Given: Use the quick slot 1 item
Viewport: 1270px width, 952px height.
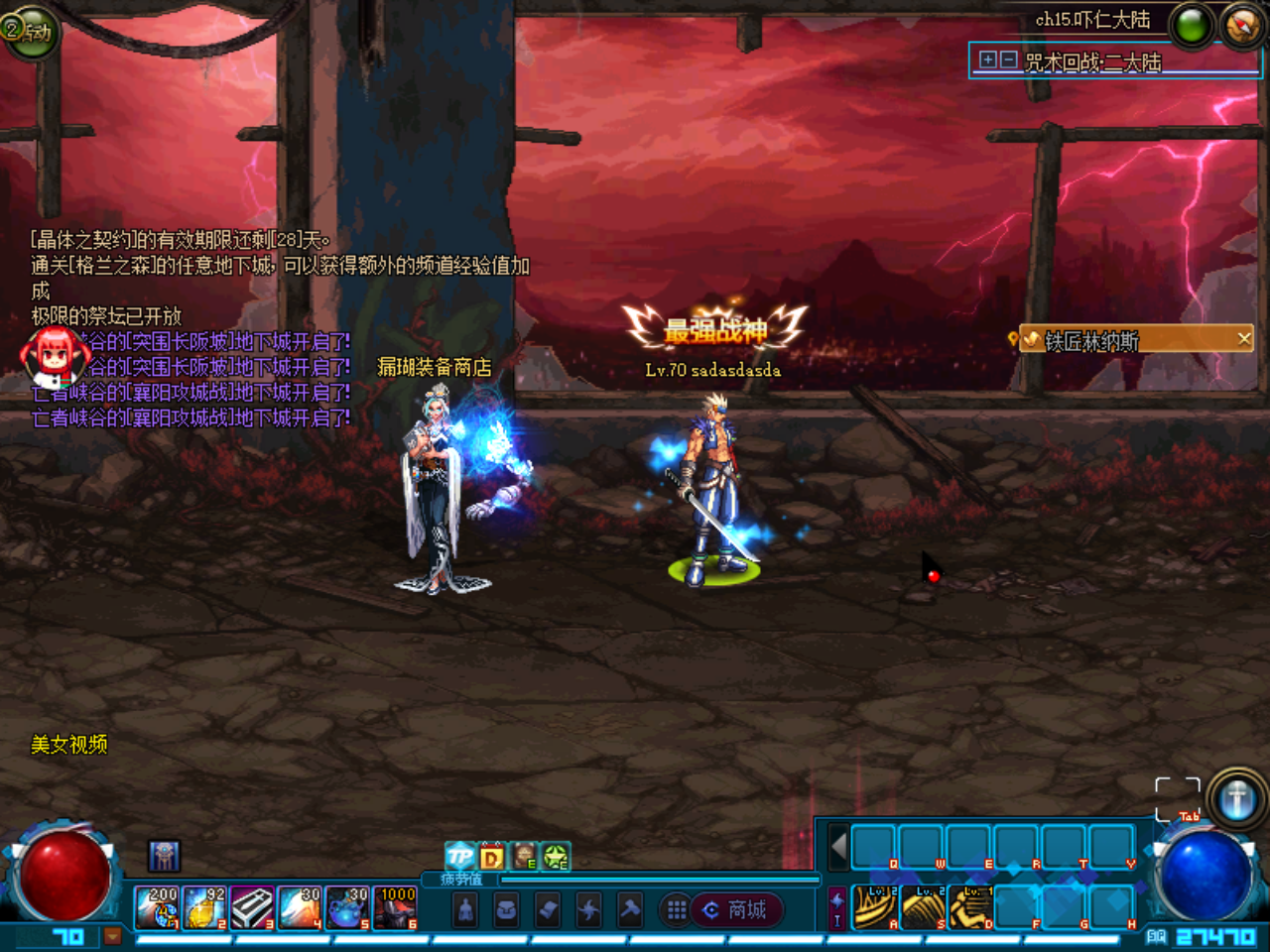Looking at the screenshot, I should [x=158, y=907].
